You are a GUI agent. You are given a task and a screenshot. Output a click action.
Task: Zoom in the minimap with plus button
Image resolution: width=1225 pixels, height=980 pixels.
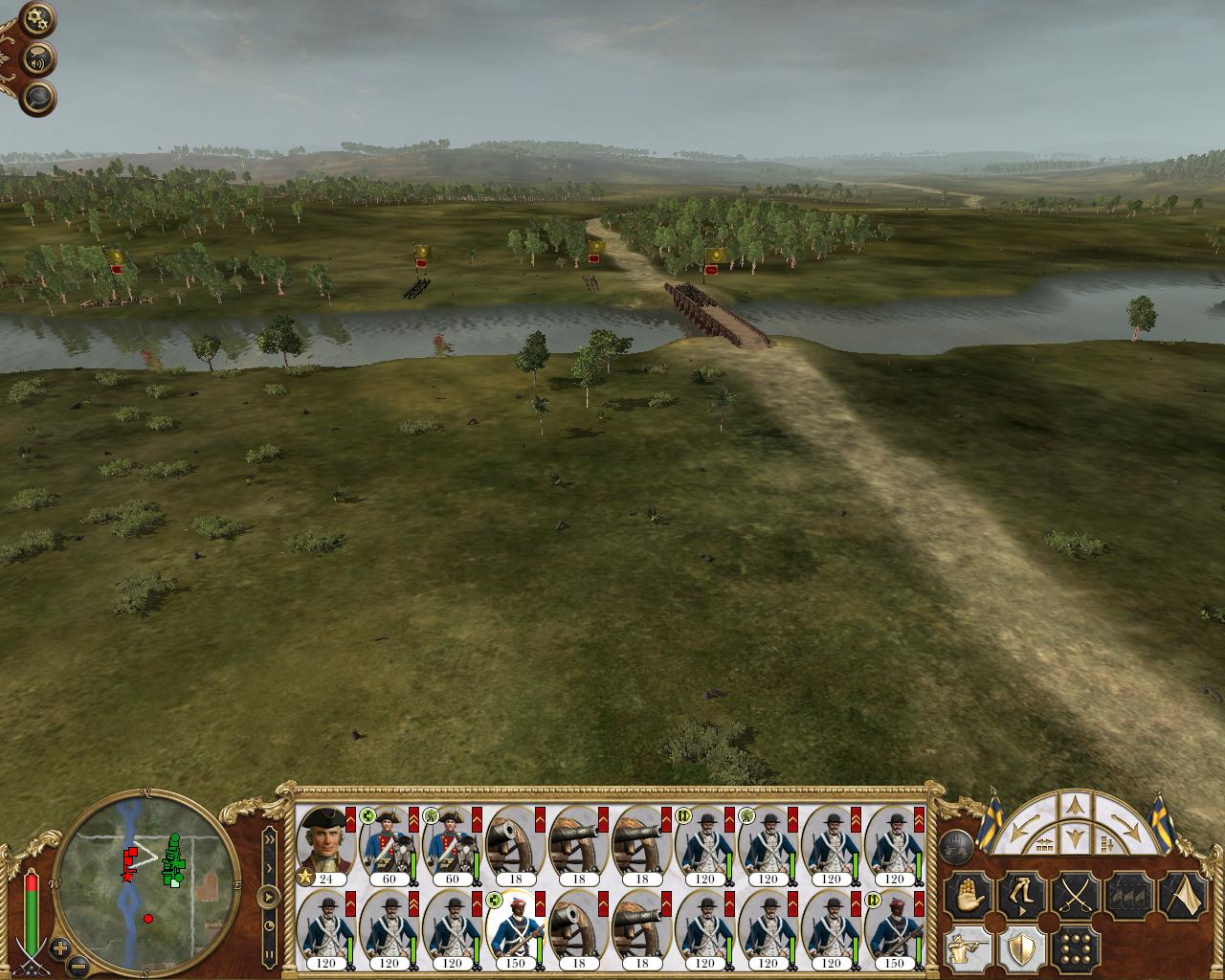pyautogui.click(x=60, y=948)
